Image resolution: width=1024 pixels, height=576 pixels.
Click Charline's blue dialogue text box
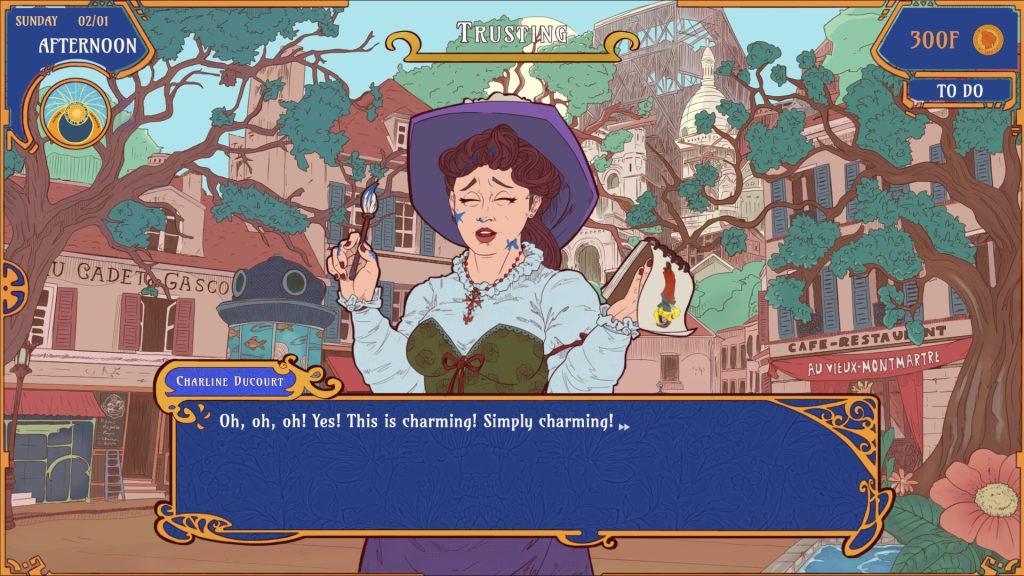tap(520, 465)
